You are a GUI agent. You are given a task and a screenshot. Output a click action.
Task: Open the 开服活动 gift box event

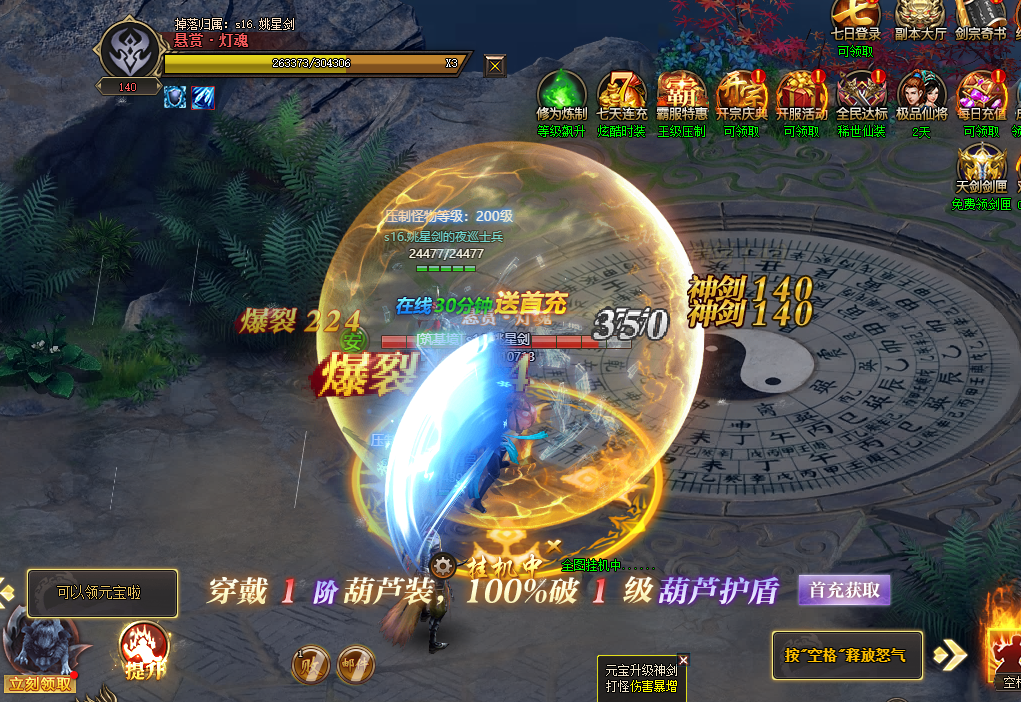pyautogui.click(x=802, y=93)
